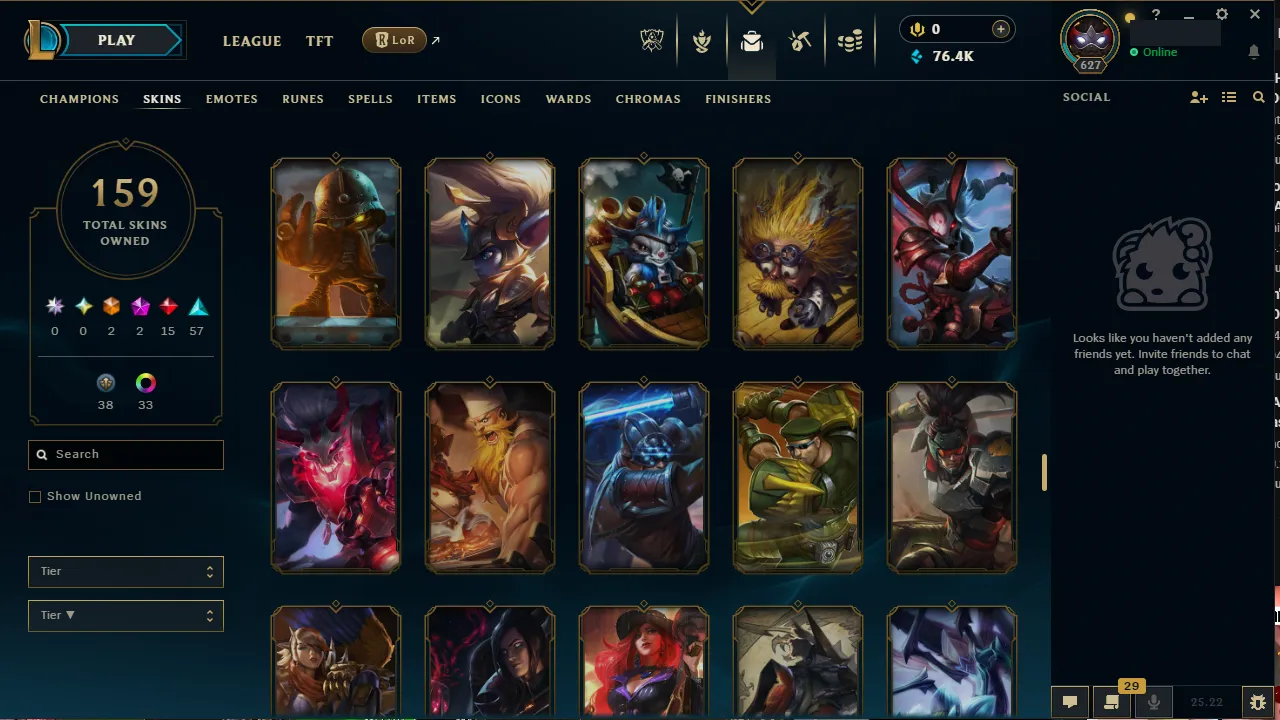Open the missions journal showing 29 notifications

pos(1110,703)
